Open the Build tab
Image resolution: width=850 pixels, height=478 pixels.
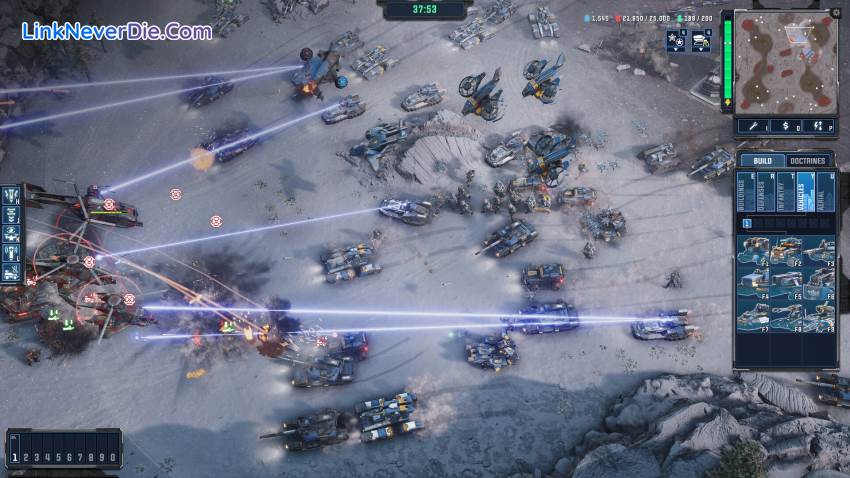762,161
